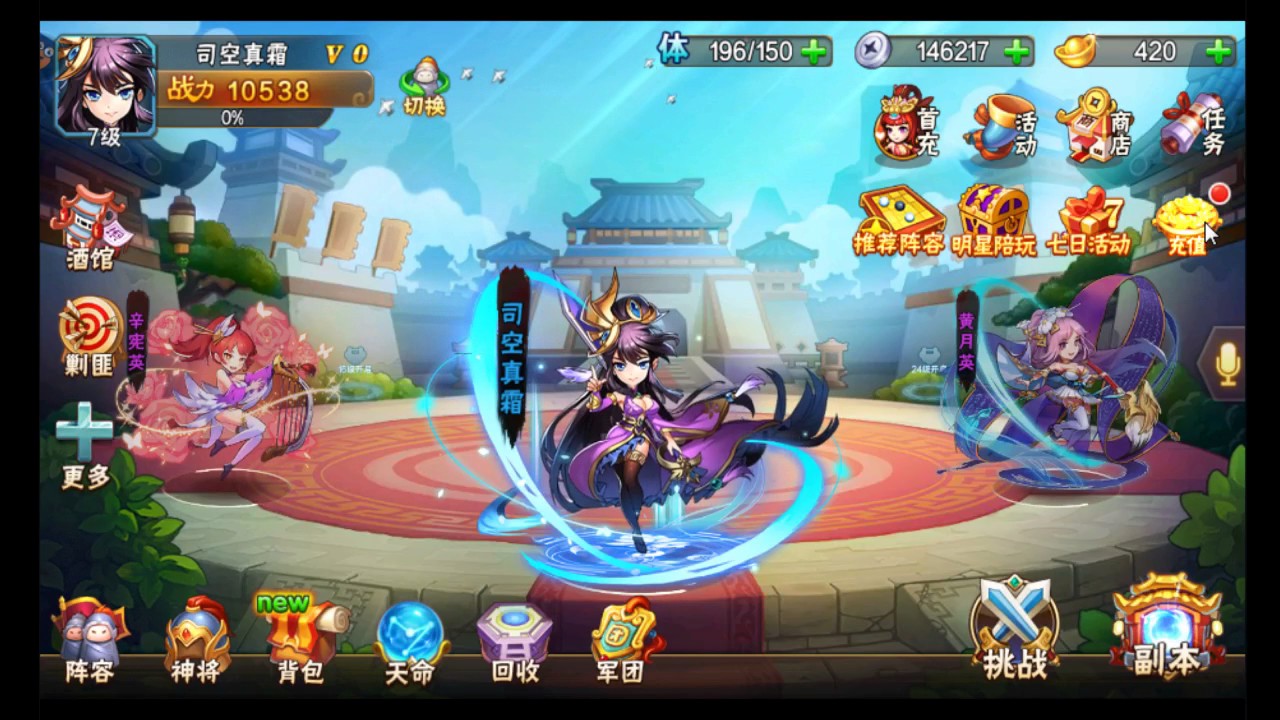This screenshot has height=720, width=1280.
Task: Start a 挑战 challenge
Action: [1015, 630]
